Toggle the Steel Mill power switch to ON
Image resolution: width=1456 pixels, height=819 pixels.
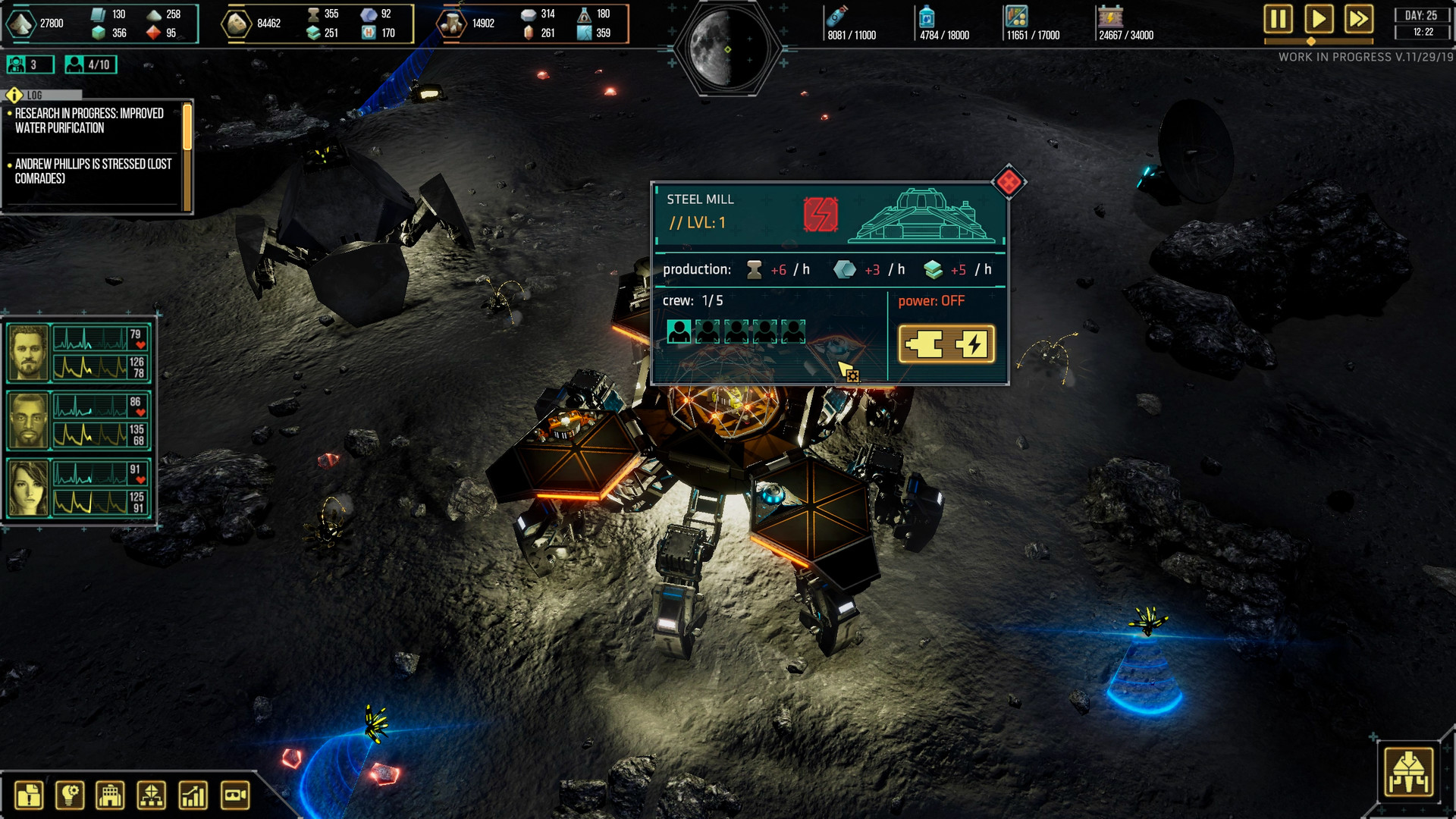(946, 343)
